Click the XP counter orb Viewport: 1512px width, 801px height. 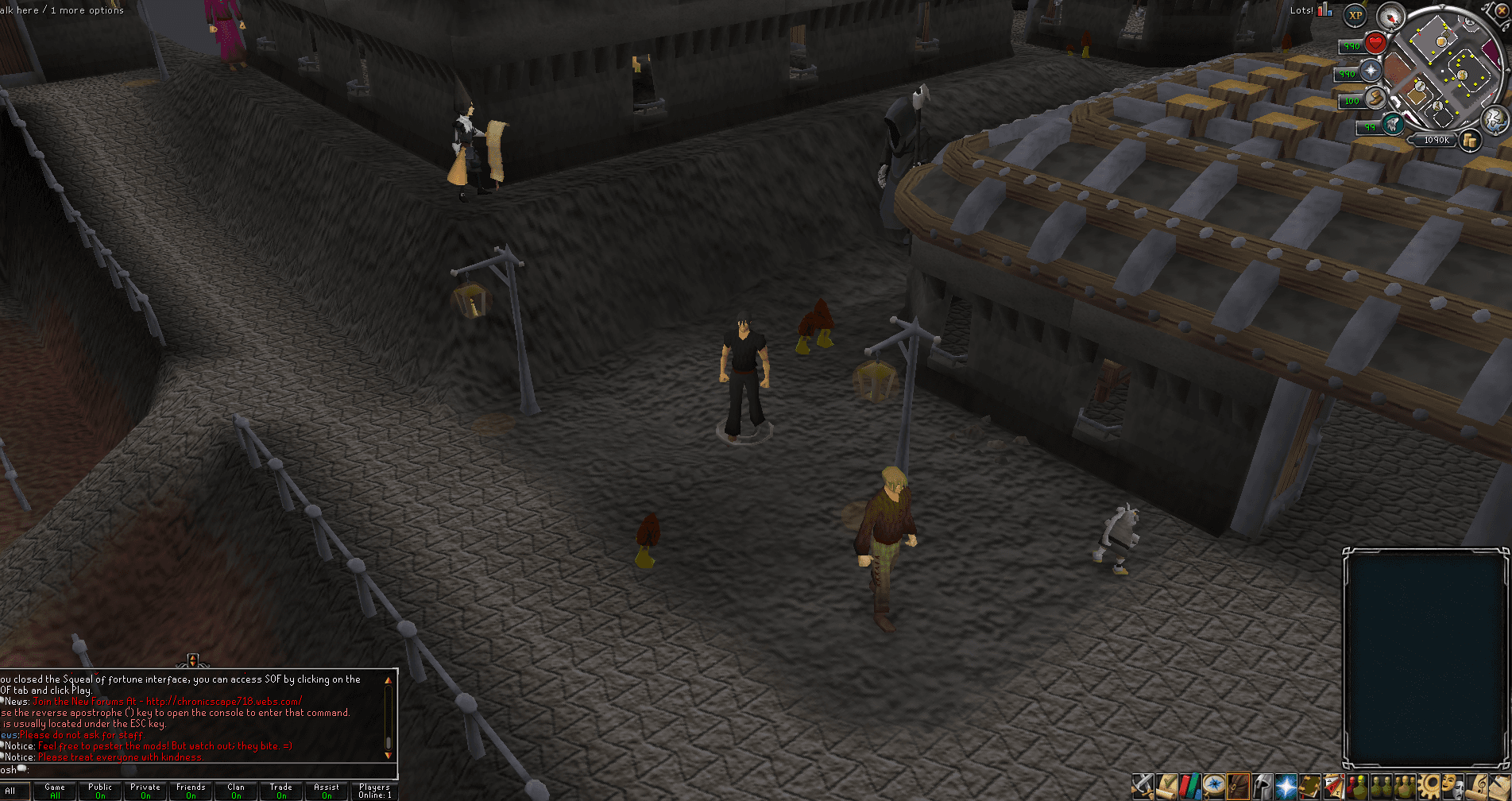pyautogui.click(x=1355, y=16)
